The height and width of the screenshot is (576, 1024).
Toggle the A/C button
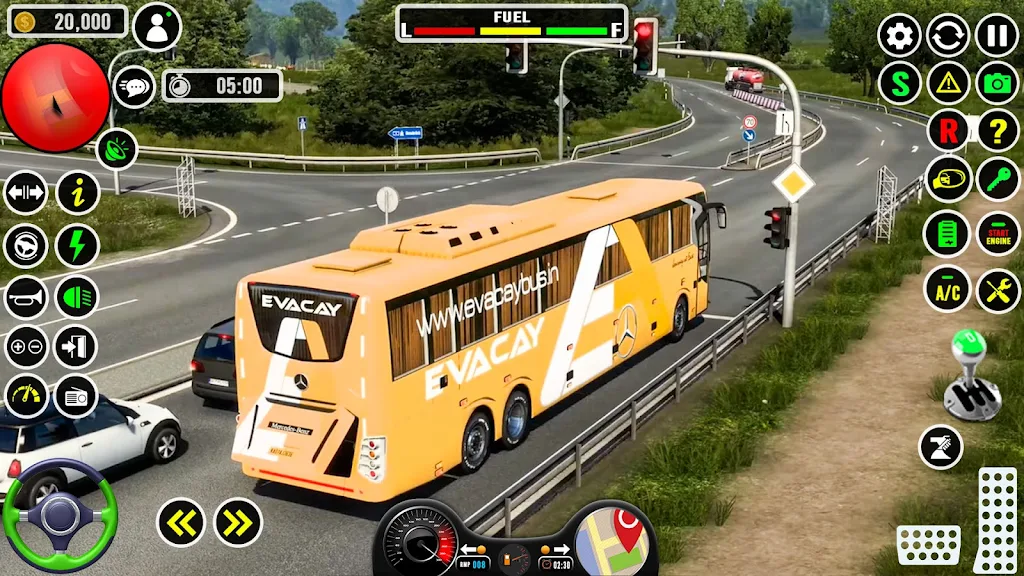(948, 290)
